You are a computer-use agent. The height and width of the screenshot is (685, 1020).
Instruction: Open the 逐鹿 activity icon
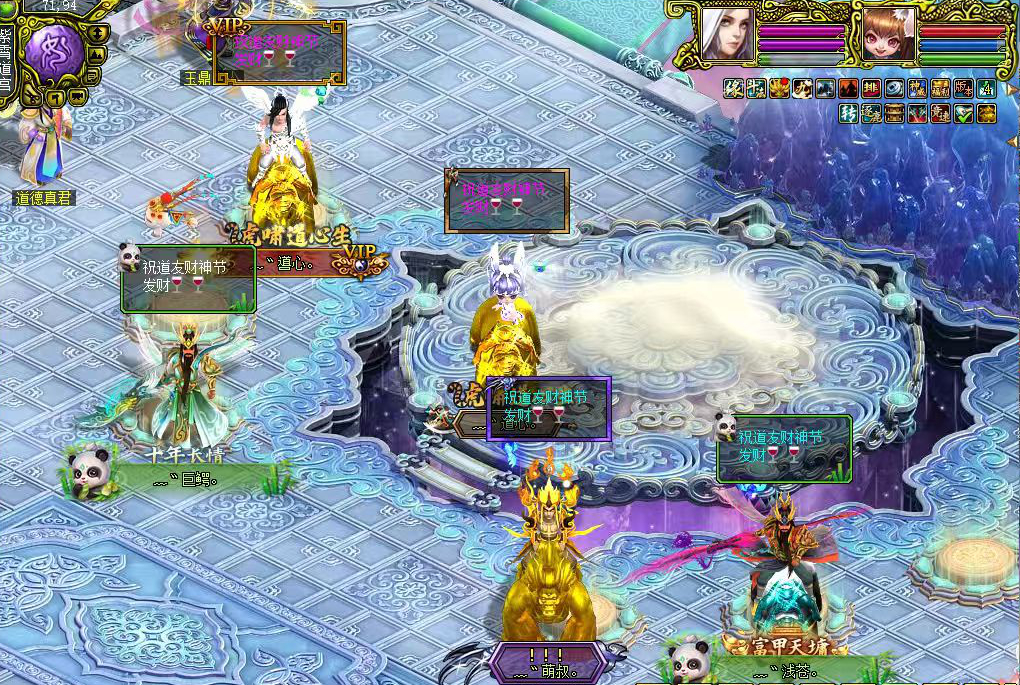pos(871,114)
